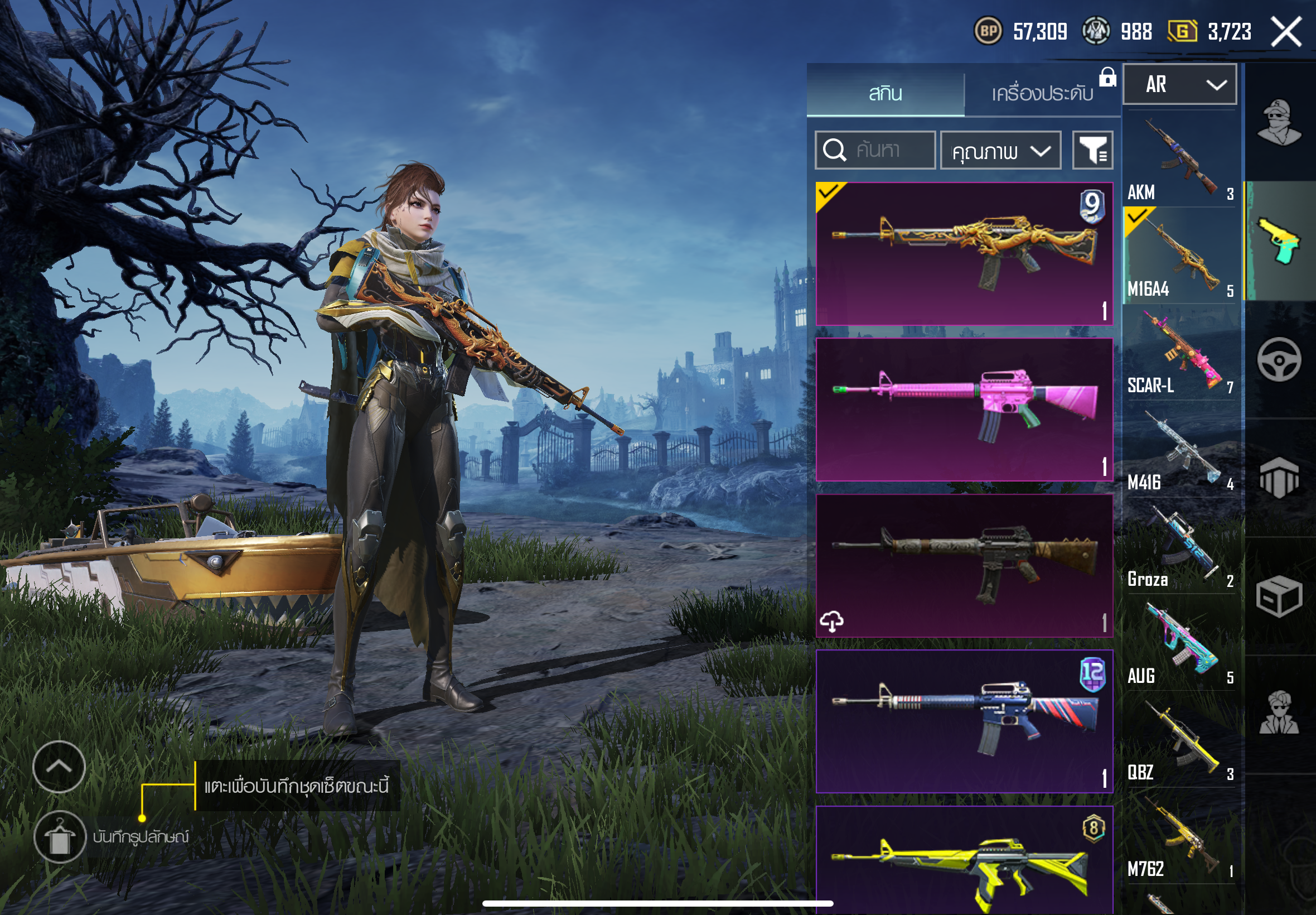Image resolution: width=1316 pixels, height=915 pixels.
Task: Collapse panel with the up-arrow circle button
Action: click(59, 767)
